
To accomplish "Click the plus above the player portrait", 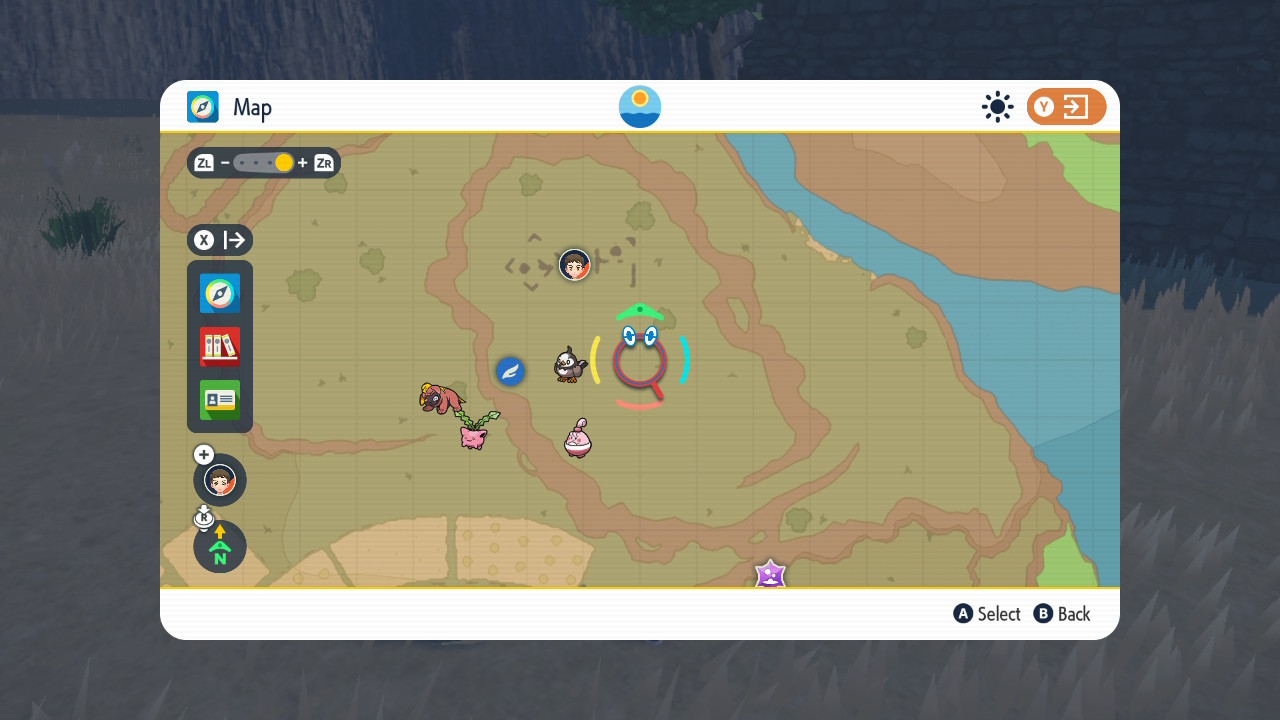I will (203, 454).
